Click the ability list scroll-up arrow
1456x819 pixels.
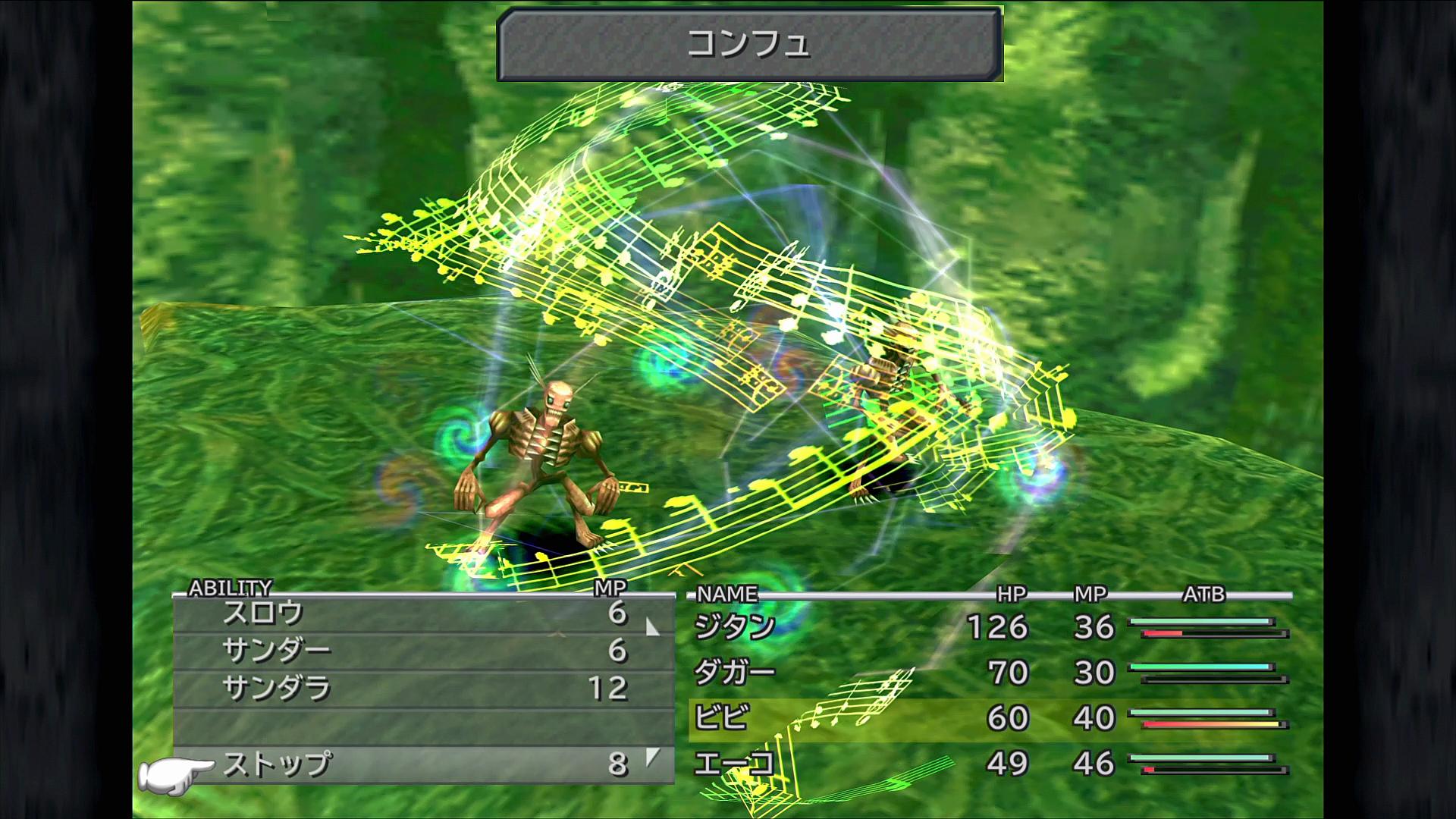pos(652,627)
